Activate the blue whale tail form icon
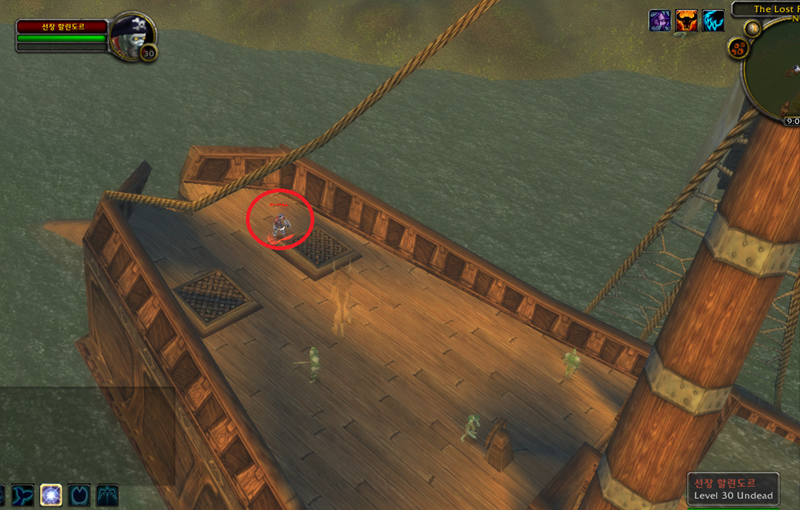800x510 pixels. 22,495
